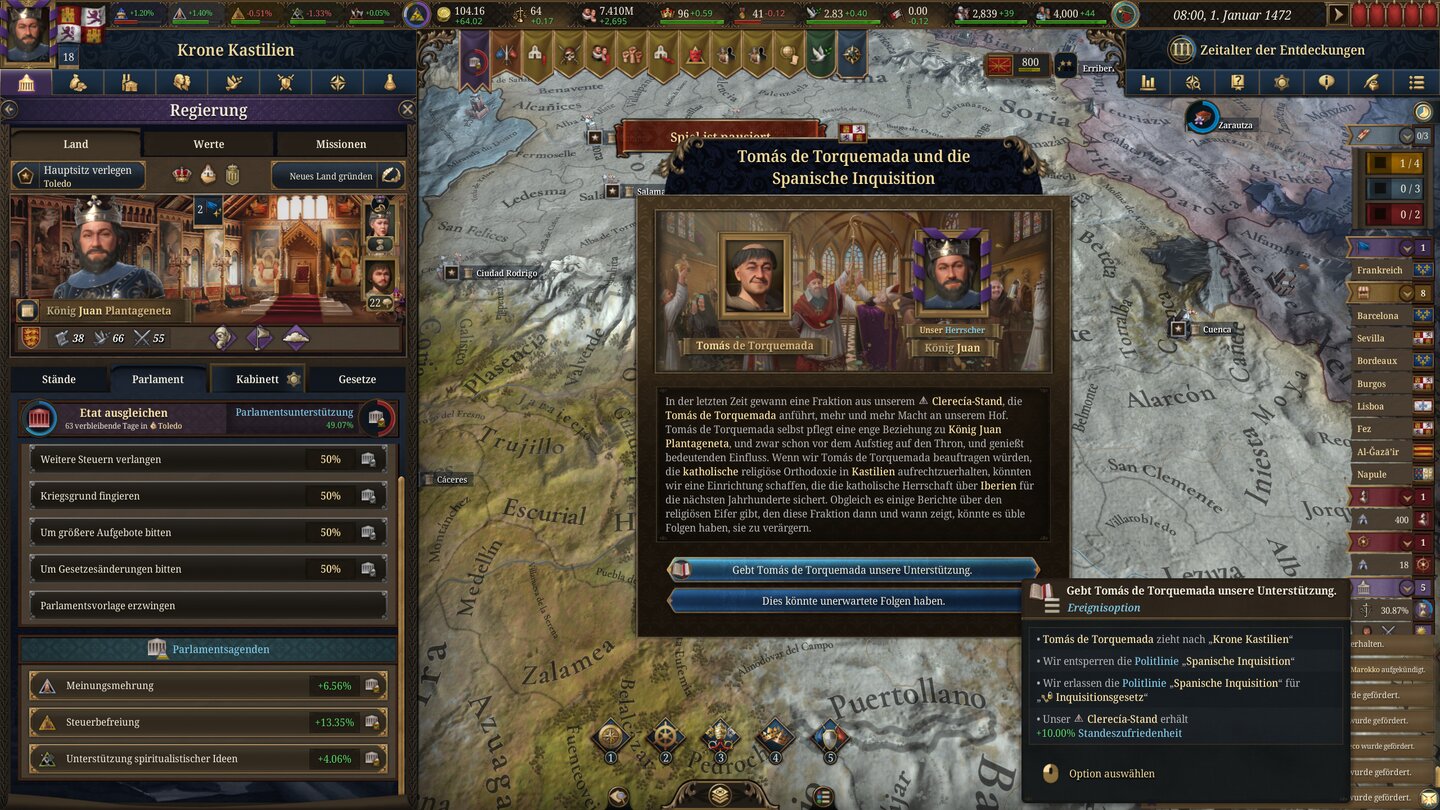Open the encyclopedia book with question mark icon
The width and height of the screenshot is (1440, 810).
tap(1237, 82)
